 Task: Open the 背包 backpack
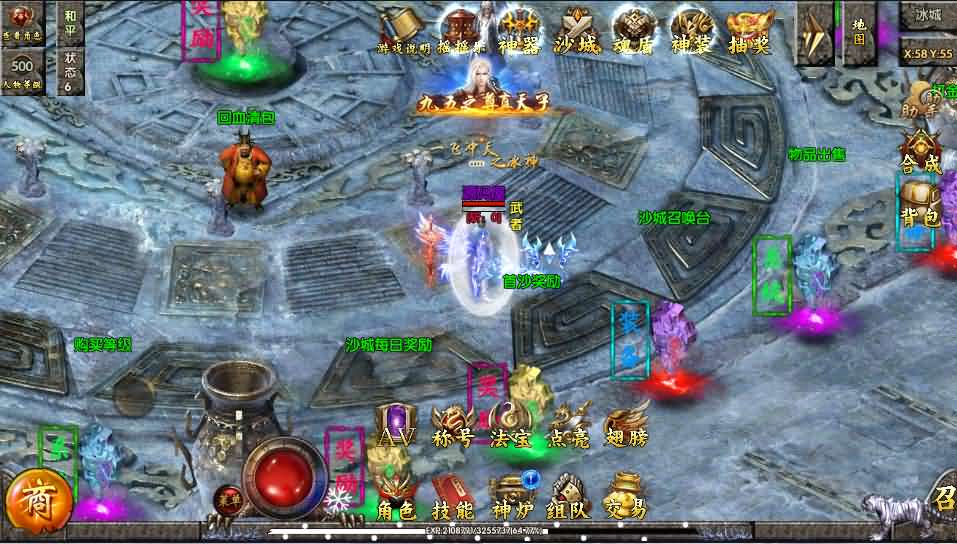pos(920,204)
